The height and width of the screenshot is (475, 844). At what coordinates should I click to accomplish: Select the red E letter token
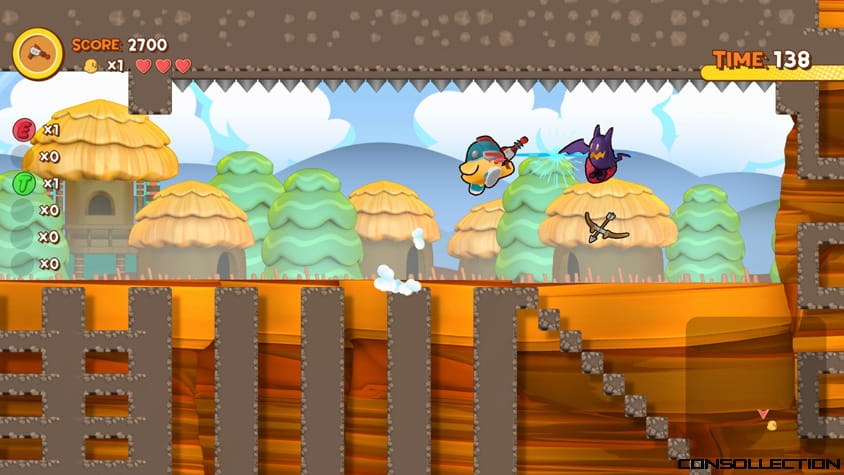pos(24,130)
